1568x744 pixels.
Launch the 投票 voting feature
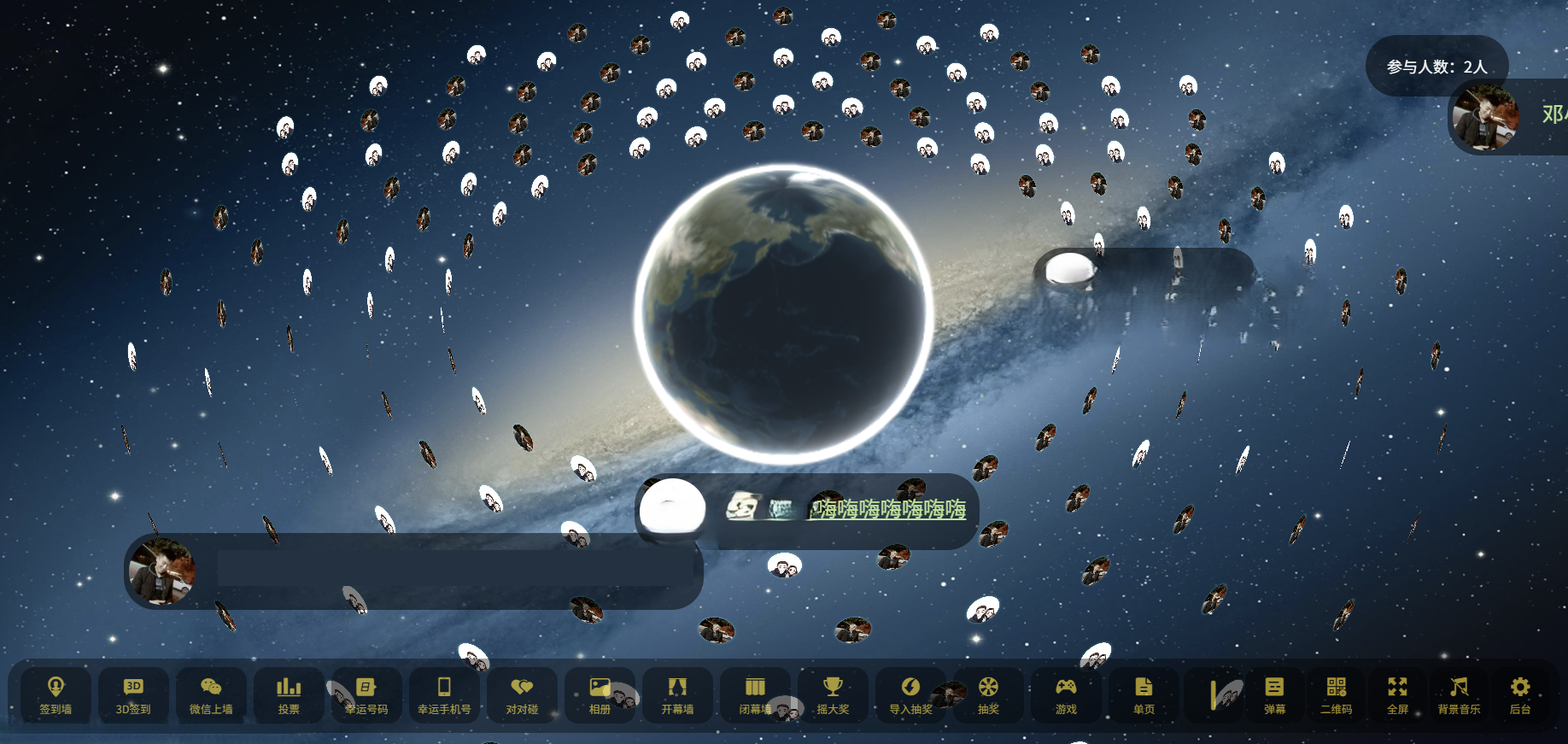(x=289, y=694)
